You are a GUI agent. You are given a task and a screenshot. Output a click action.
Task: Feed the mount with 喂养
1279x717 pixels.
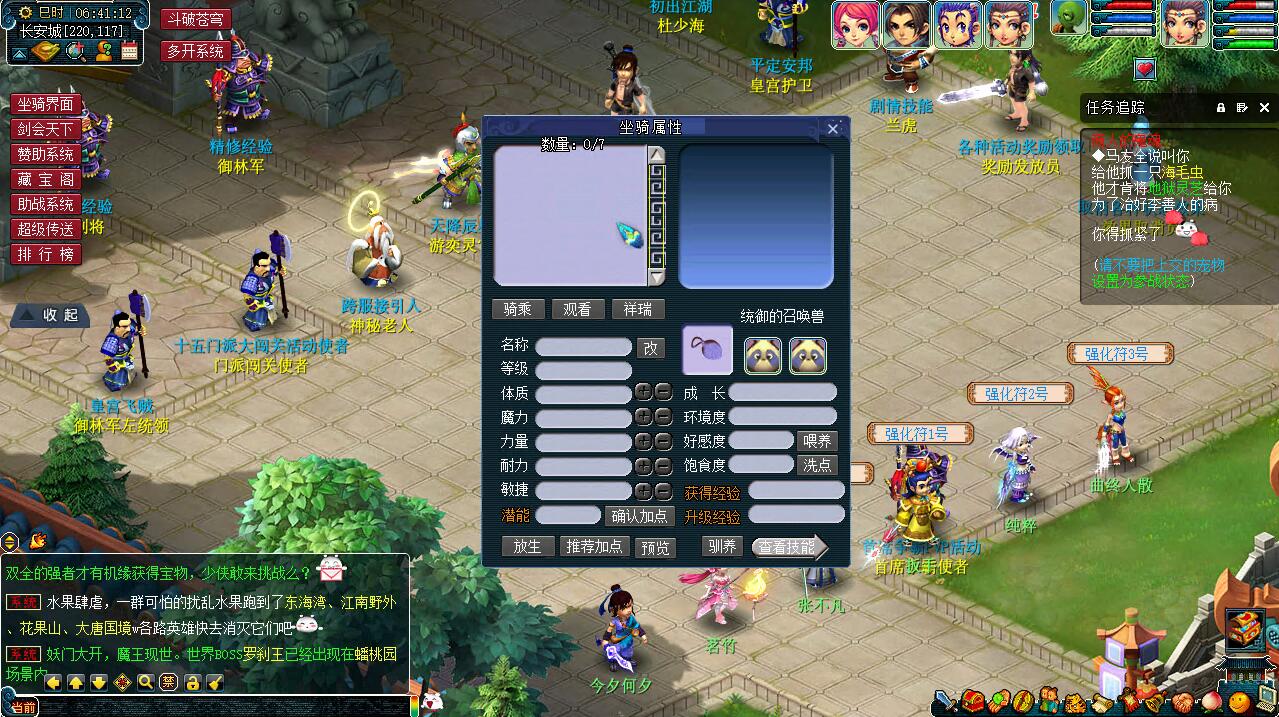[816, 440]
